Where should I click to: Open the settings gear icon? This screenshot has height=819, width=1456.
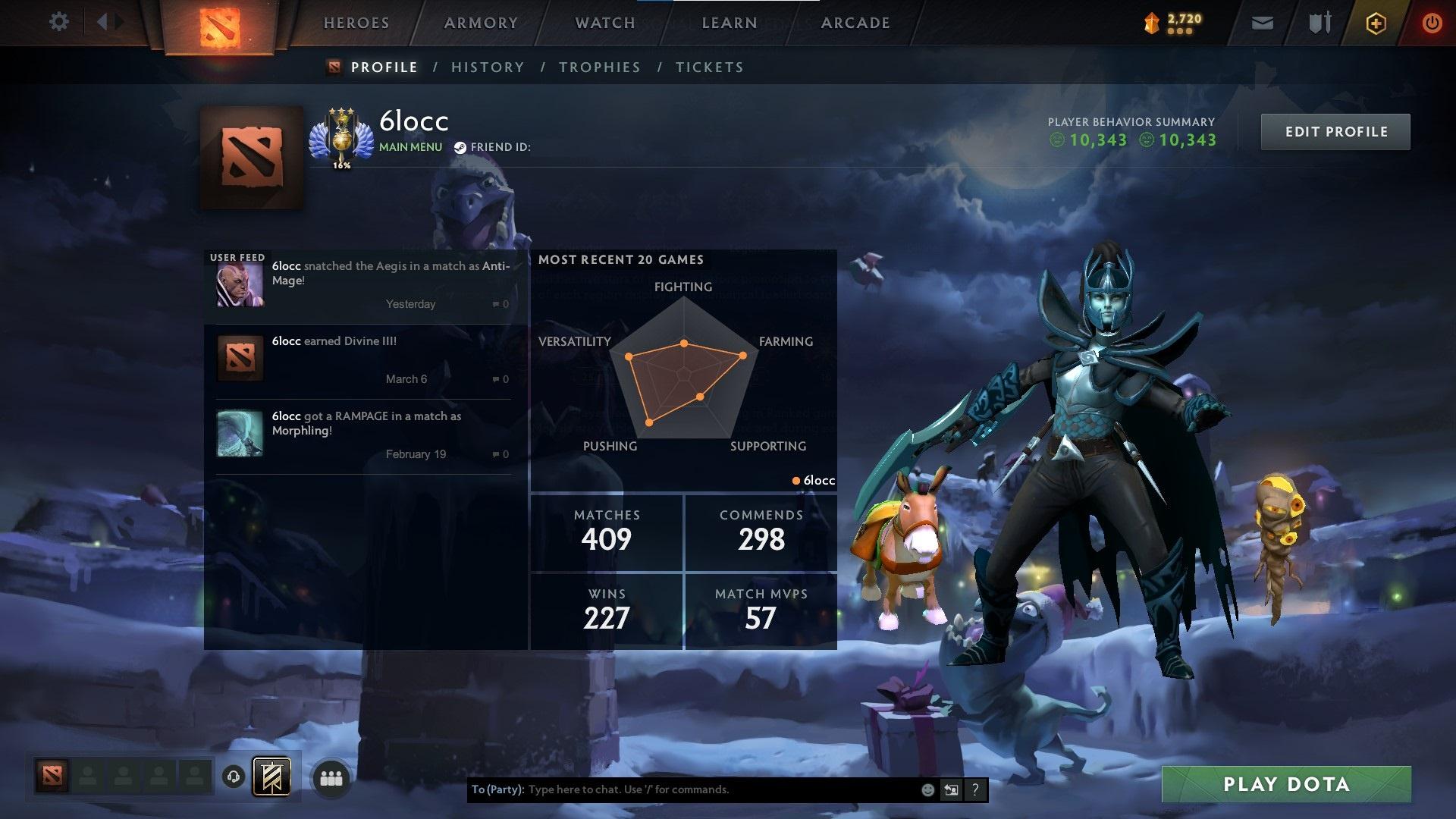[x=58, y=22]
